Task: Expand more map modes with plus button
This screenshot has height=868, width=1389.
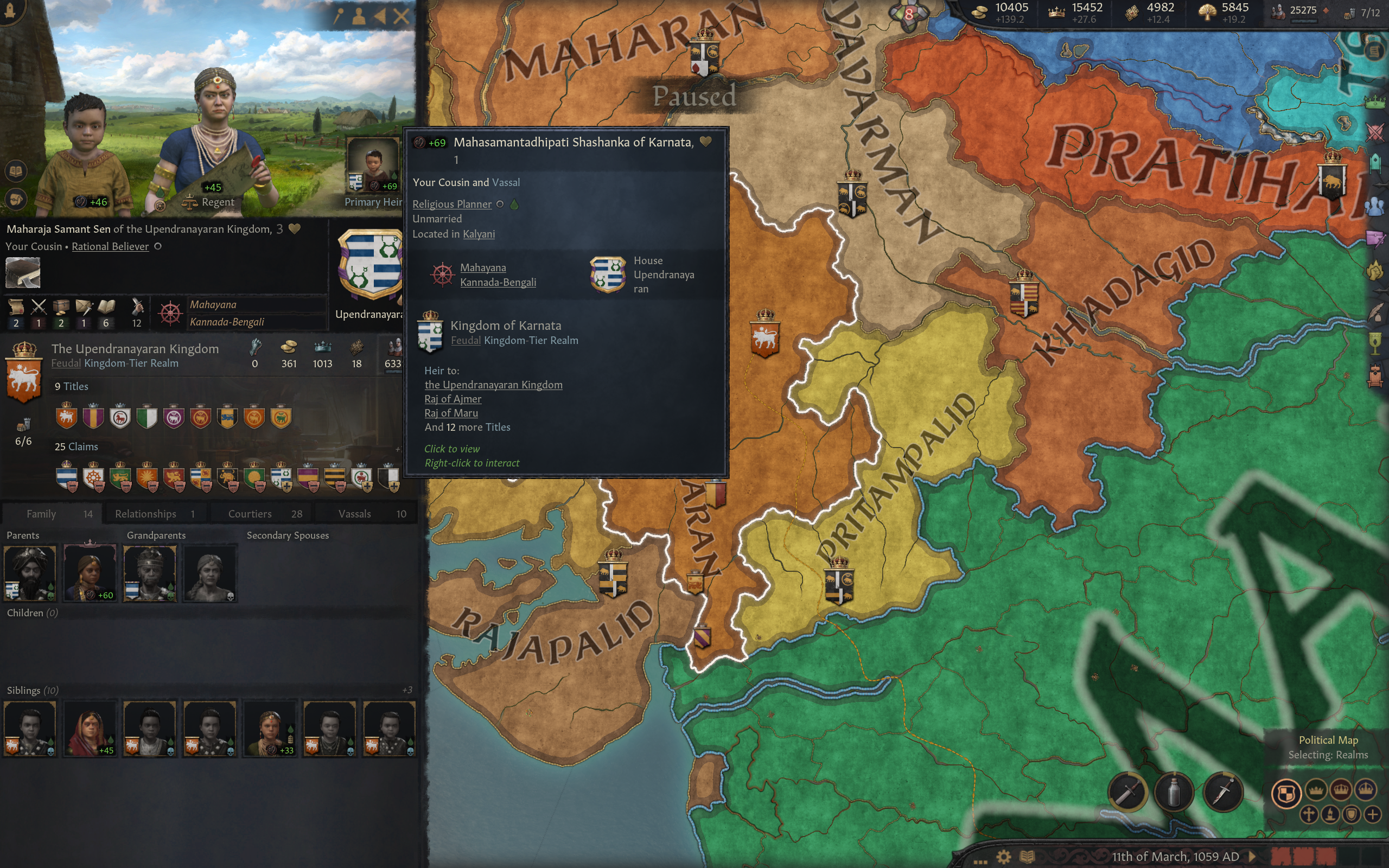Action: (x=1372, y=815)
